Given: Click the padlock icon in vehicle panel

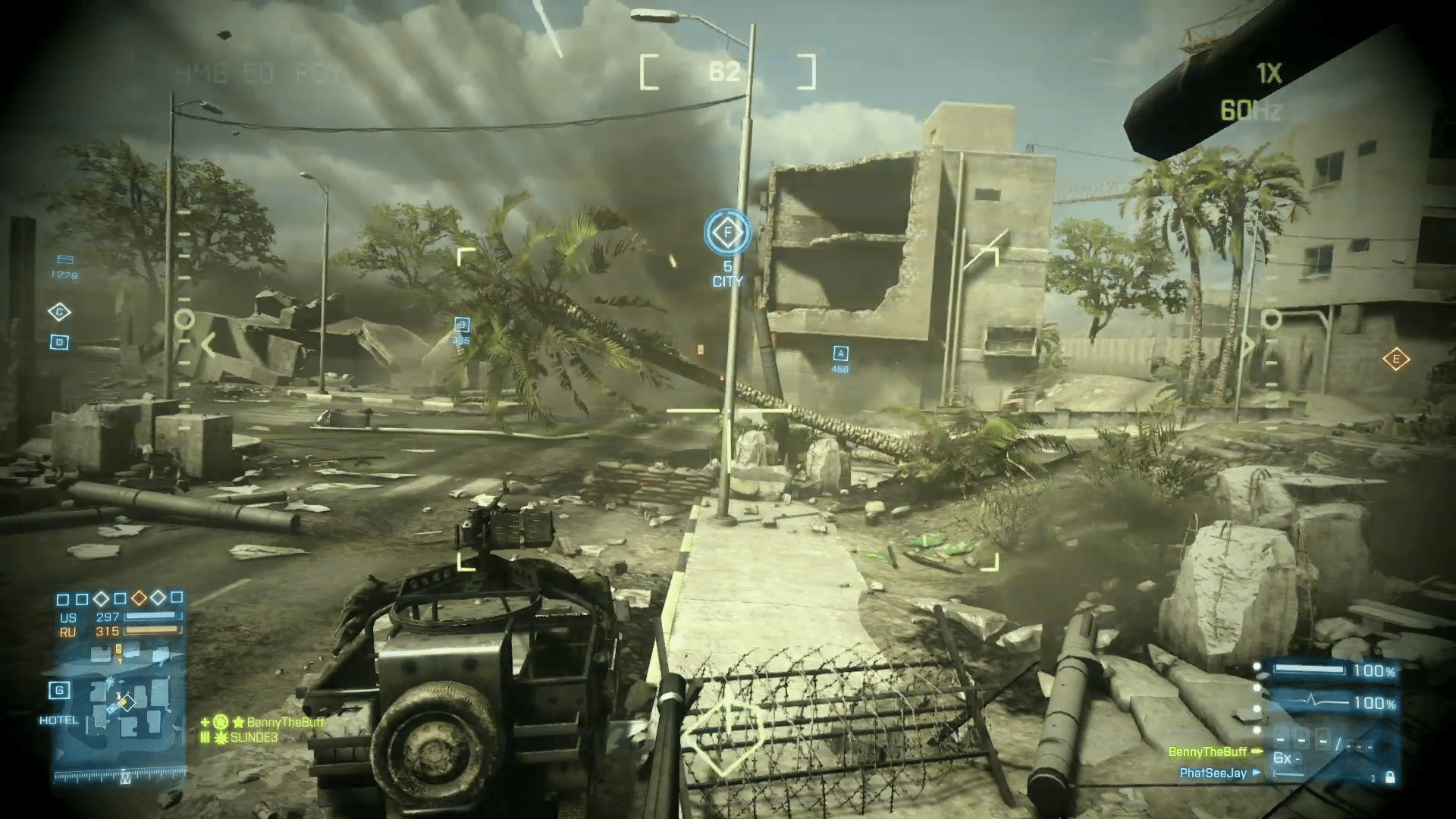Looking at the screenshot, I should pyautogui.click(x=1390, y=777).
